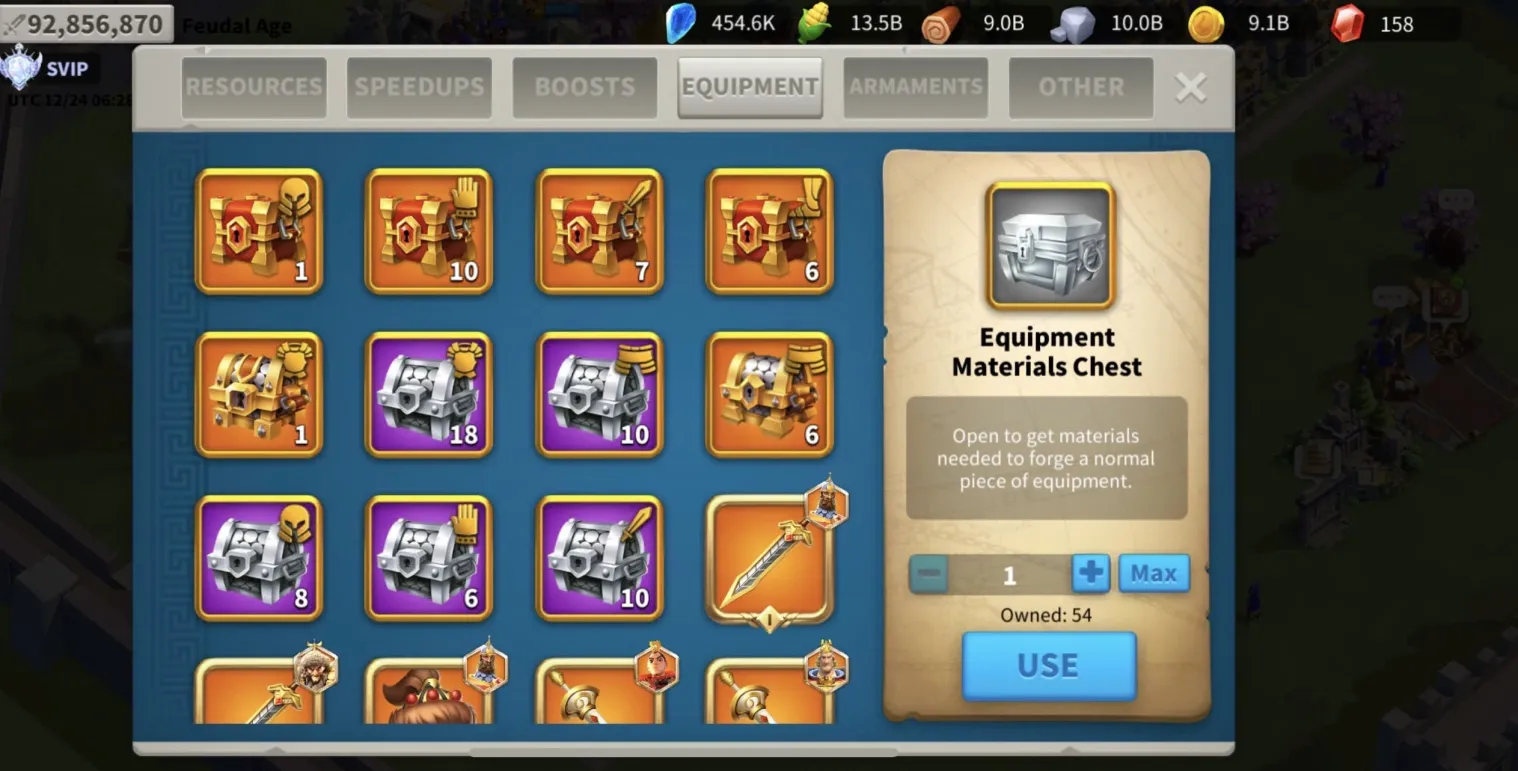Choose the red gloves chest with 10
The width and height of the screenshot is (1518, 771).
click(x=429, y=231)
